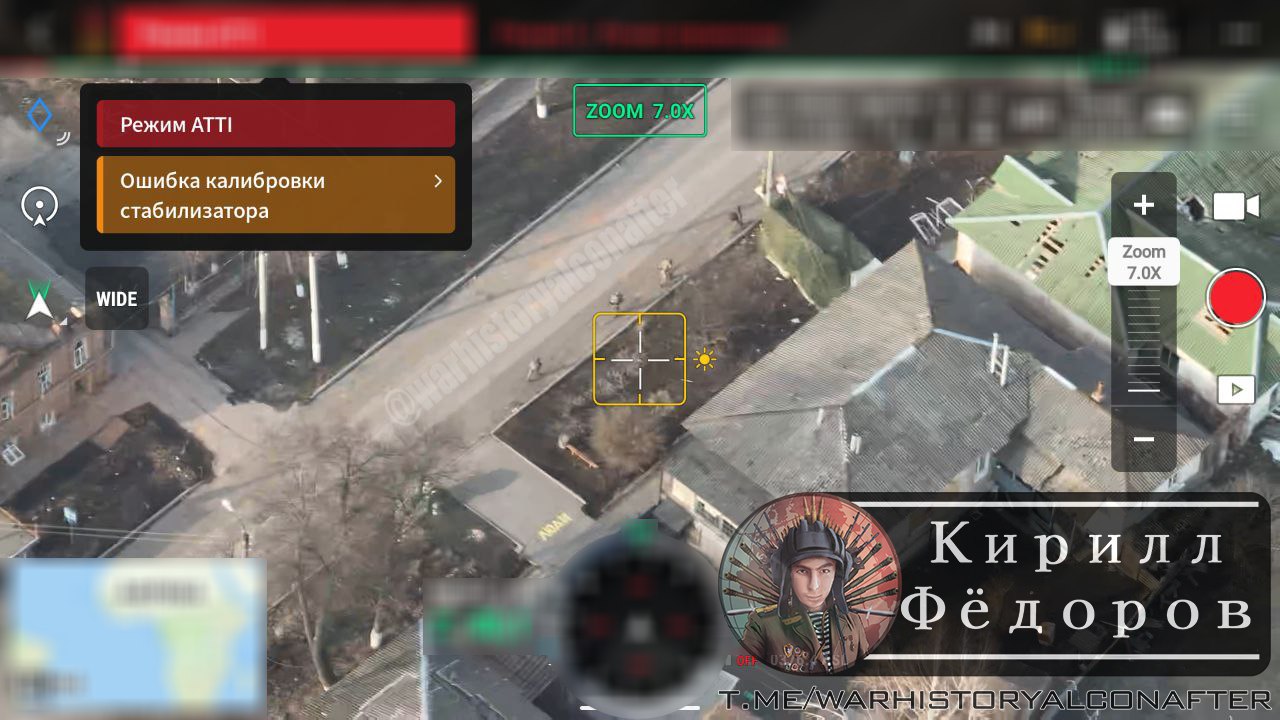Adjust exposure via the sun icon

(705, 359)
